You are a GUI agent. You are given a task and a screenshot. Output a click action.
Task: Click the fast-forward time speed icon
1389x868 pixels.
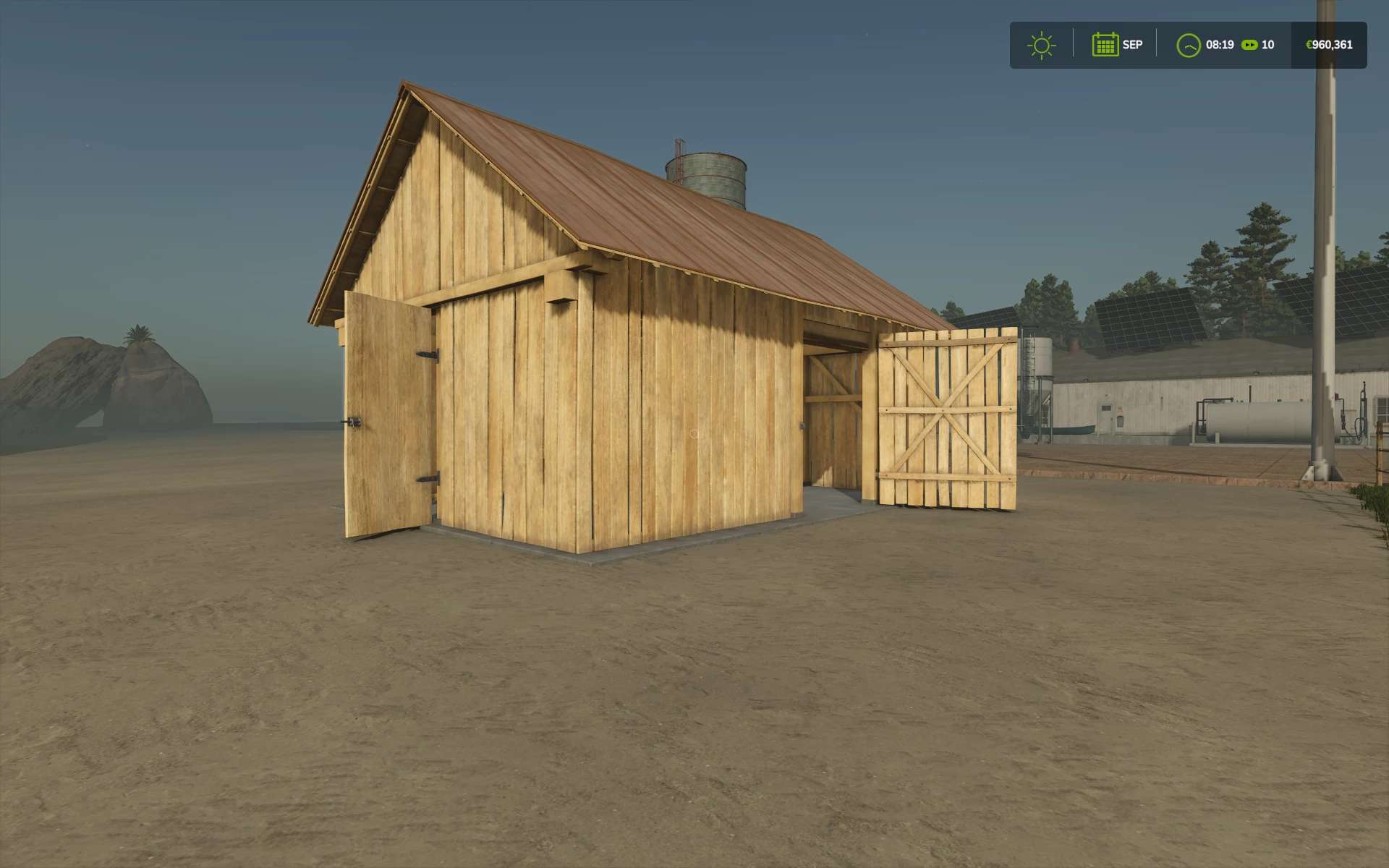(1249, 45)
